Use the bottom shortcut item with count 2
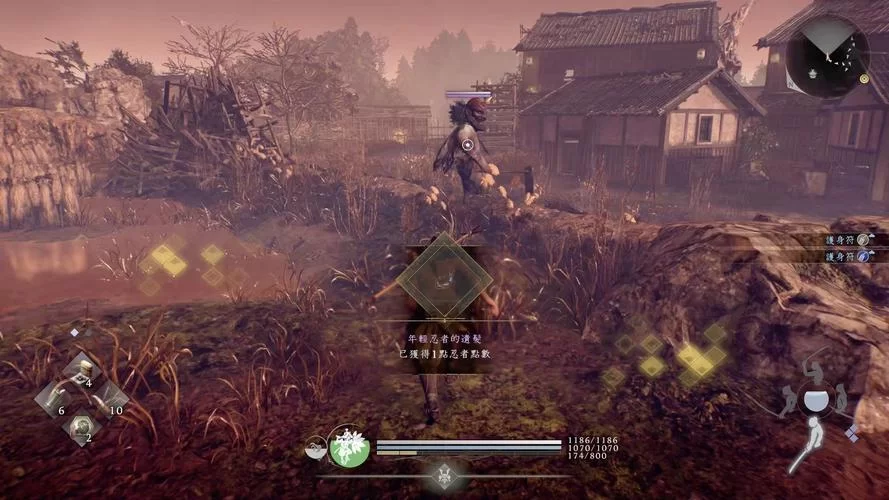 [x=79, y=426]
